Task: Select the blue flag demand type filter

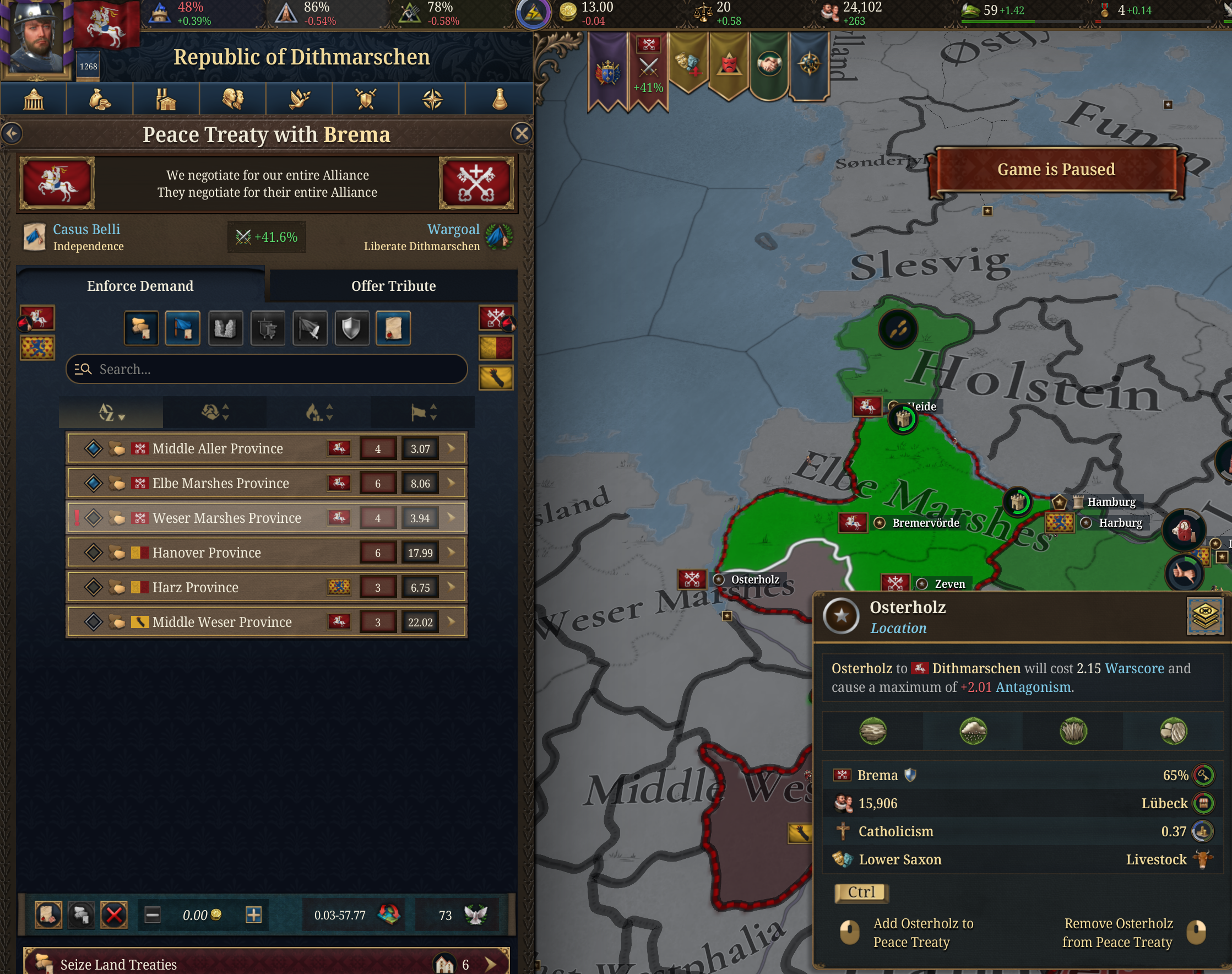Action: tap(183, 328)
